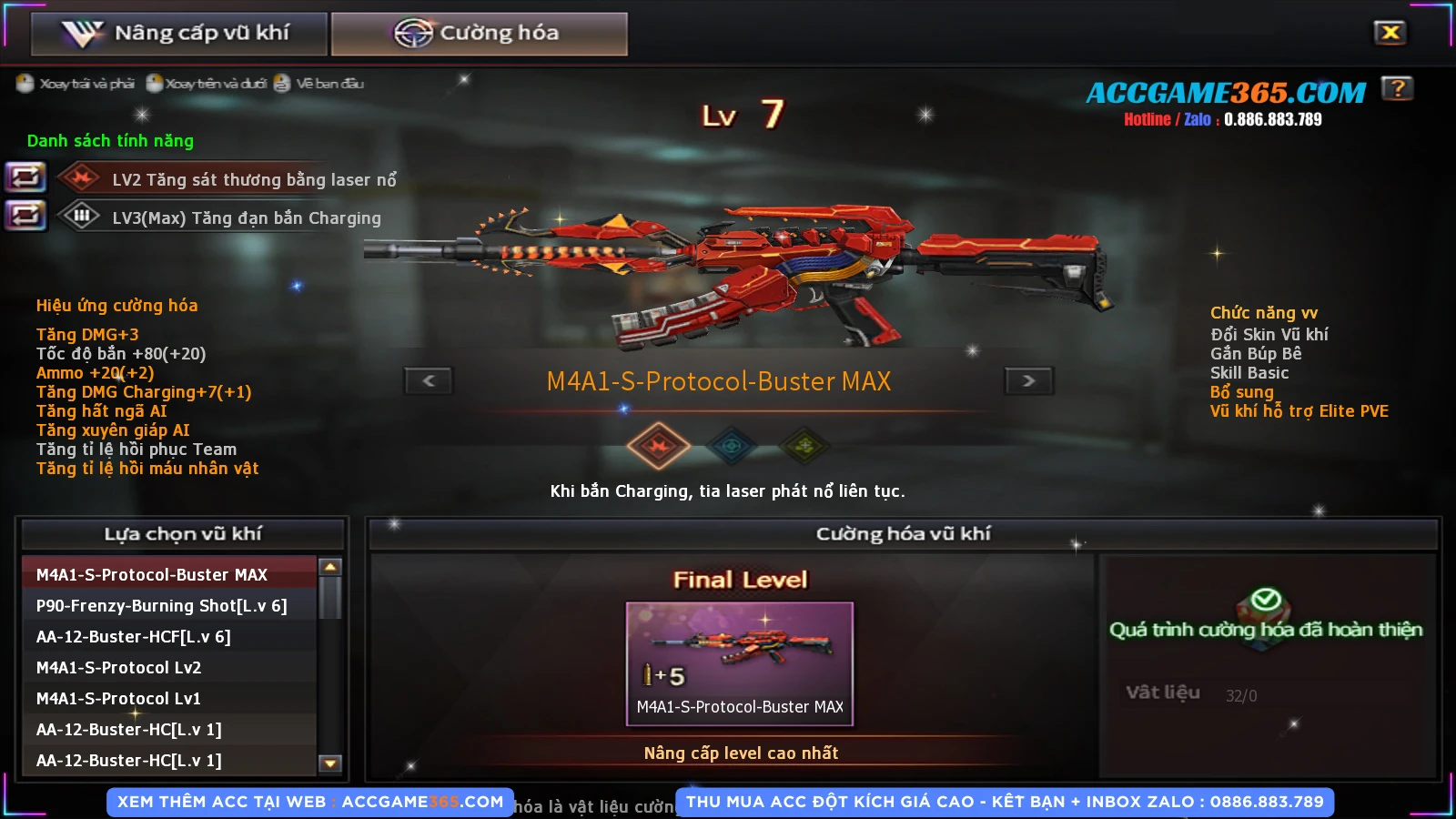Switch to the Nâng cấp vũ khí tab
The width and height of the screenshot is (1456, 819).
coord(178,34)
